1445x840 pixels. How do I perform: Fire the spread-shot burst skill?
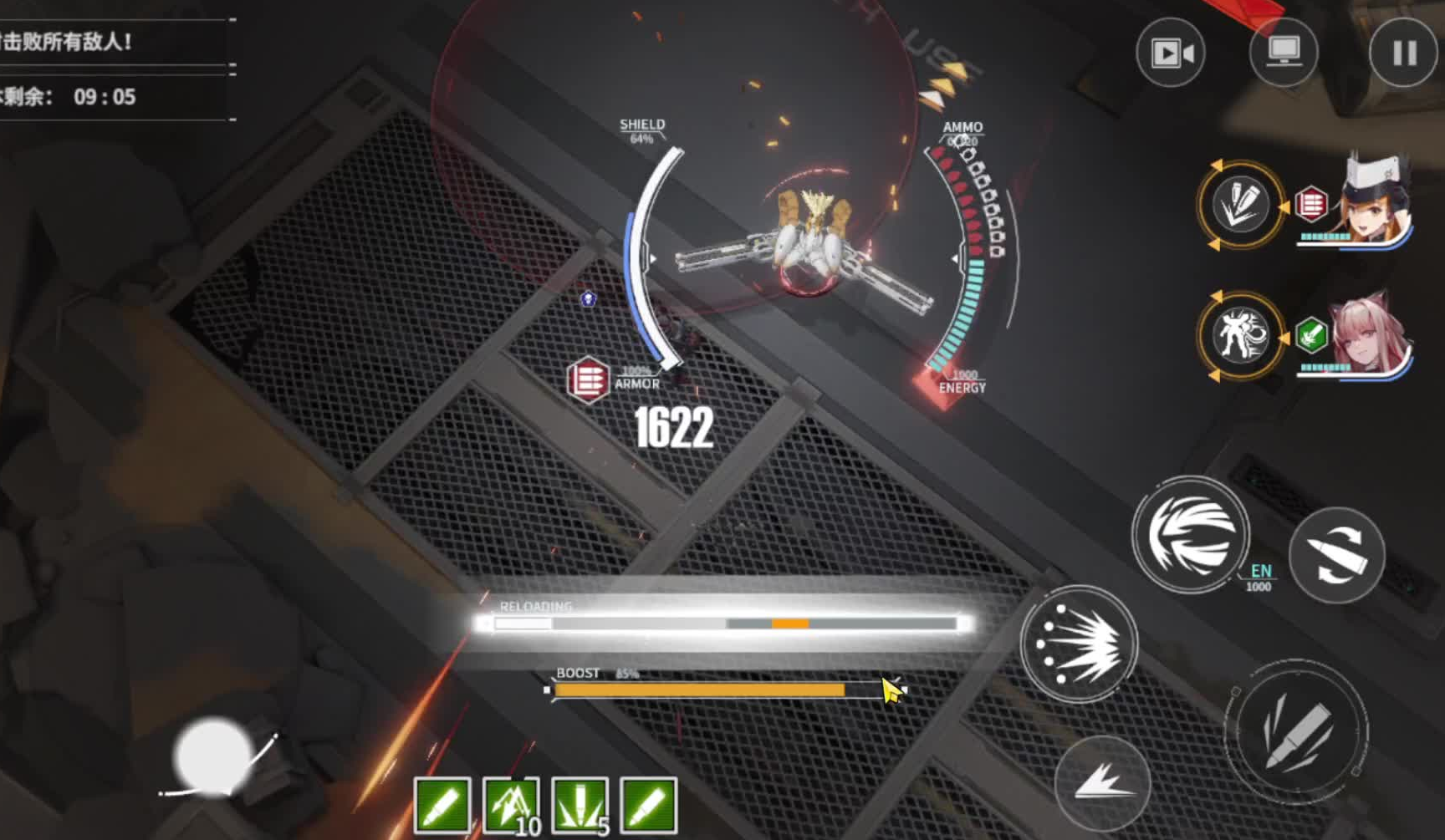pyautogui.click(x=1079, y=644)
